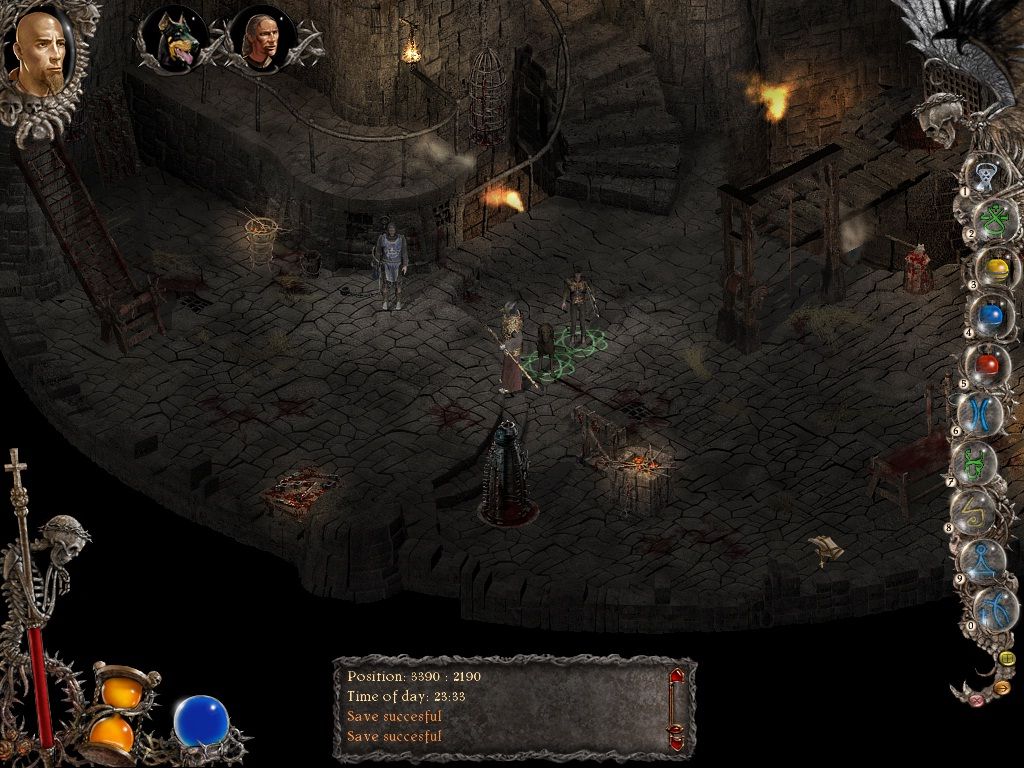
Task: Click the message log's scroll-up arrow
Action: [x=677, y=676]
